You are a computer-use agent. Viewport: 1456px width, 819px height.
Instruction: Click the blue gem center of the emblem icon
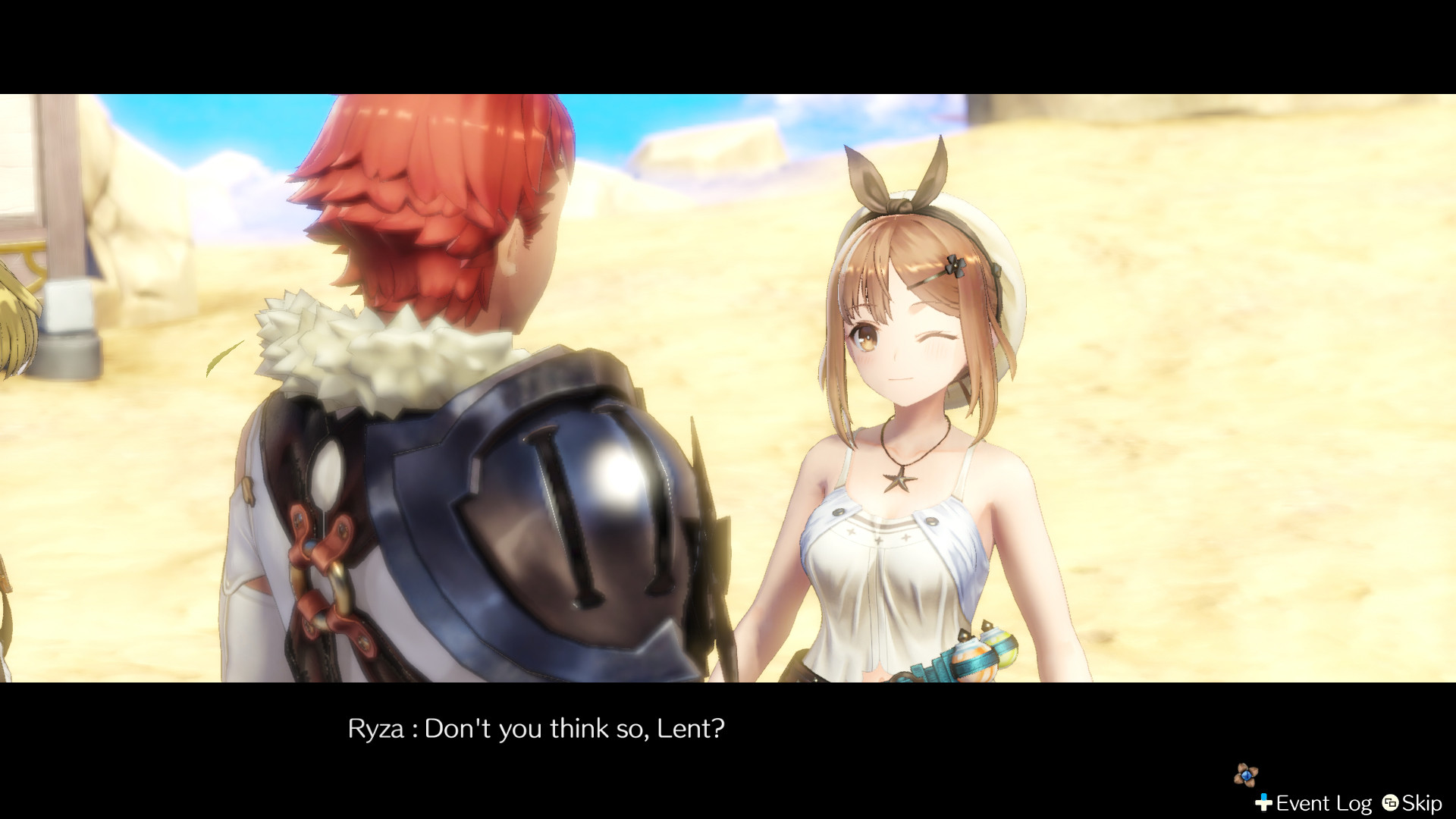click(x=1246, y=775)
